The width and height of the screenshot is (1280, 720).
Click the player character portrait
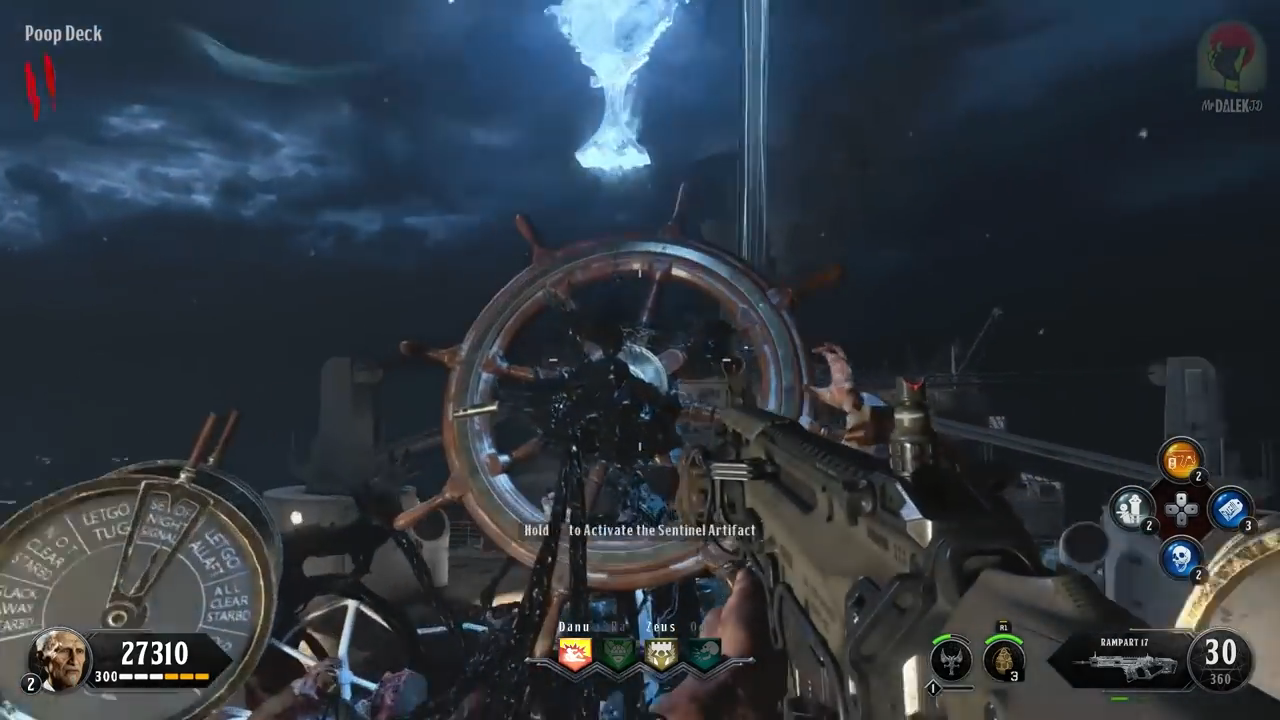point(59,659)
